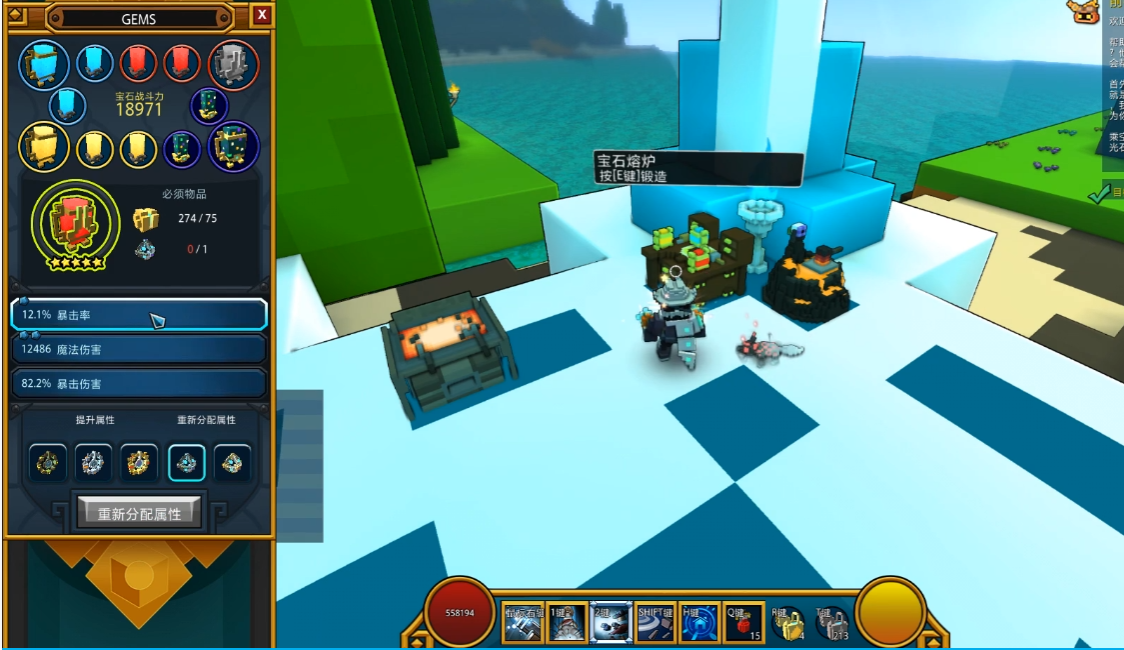Use the blue home teleport ability
The height and width of the screenshot is (650, 1124).
pos(699,622)
